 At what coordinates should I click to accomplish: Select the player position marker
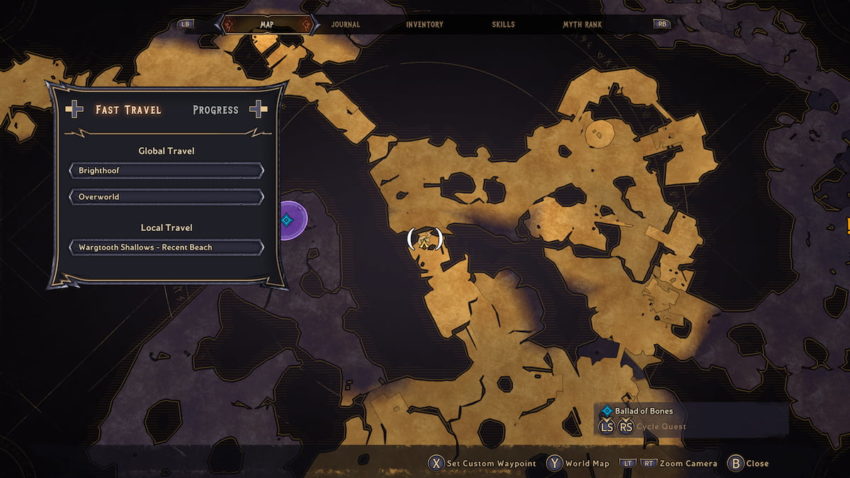coord(425,239)
